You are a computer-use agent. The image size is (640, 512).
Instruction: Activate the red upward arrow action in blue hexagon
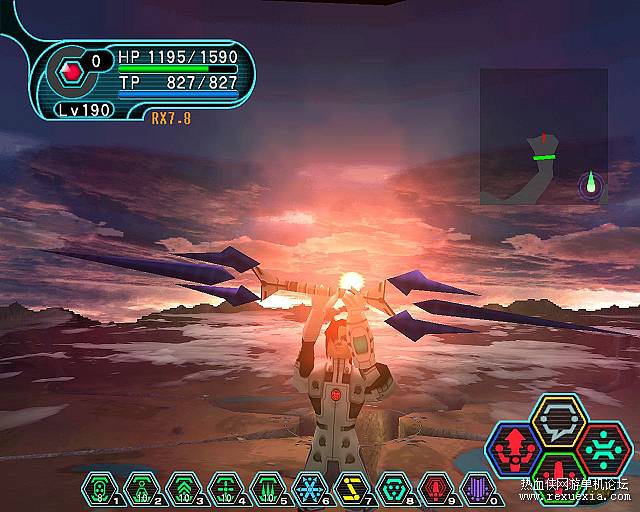[514, 448]
